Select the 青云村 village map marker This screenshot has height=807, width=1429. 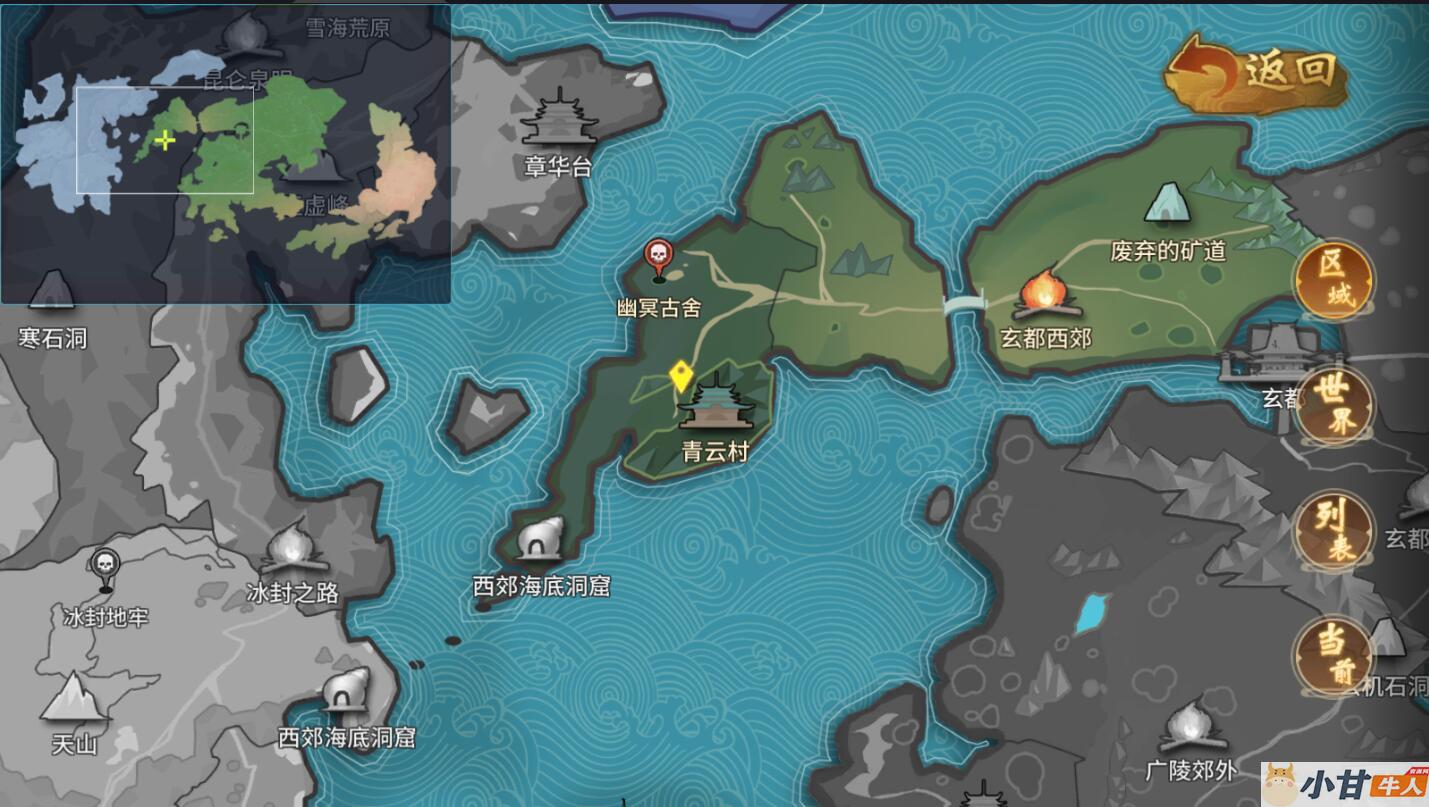(715, 405)
